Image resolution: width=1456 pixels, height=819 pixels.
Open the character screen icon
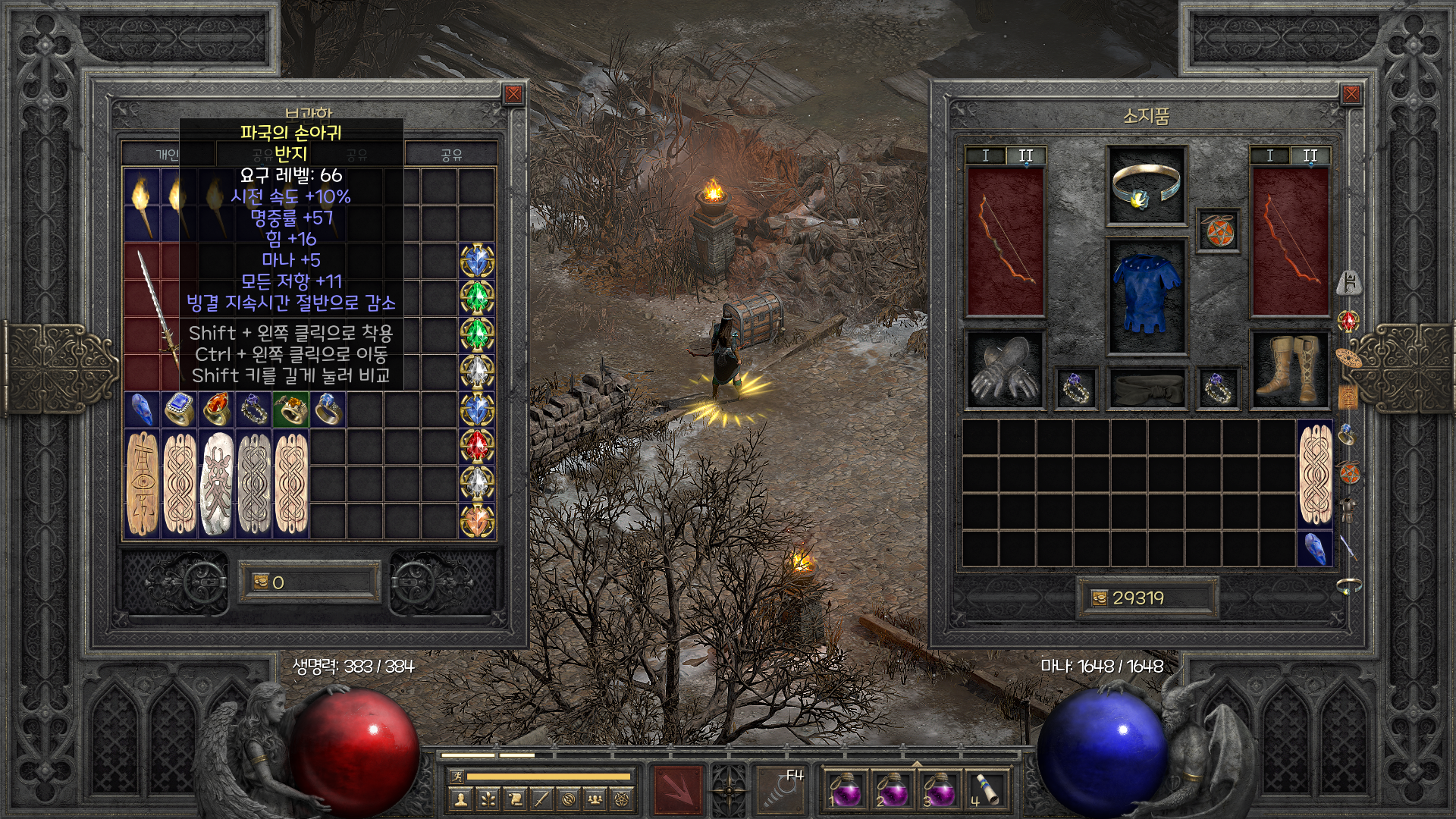click(x=460, y=799)
